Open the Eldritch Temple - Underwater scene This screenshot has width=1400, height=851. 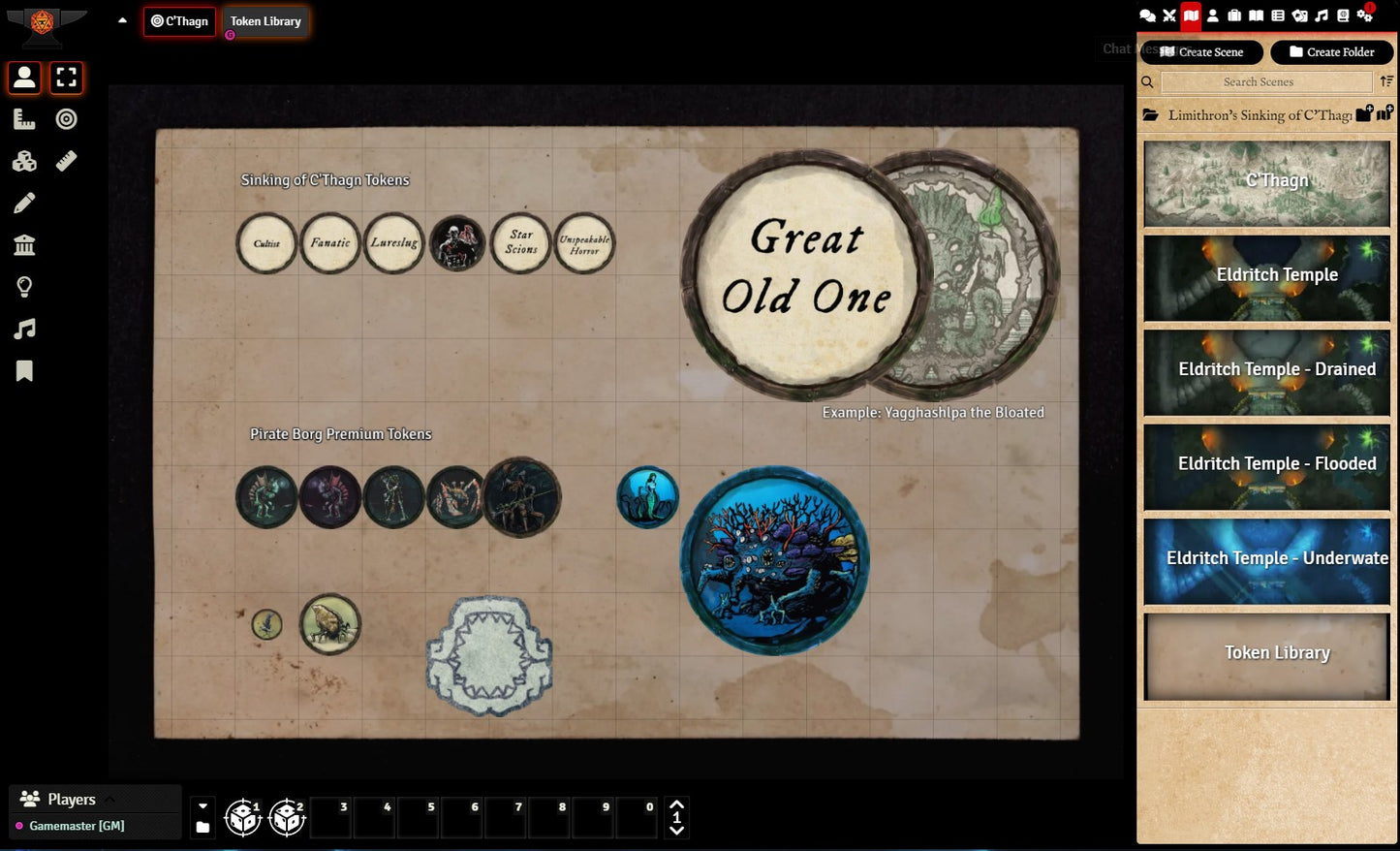point(1266,561)
